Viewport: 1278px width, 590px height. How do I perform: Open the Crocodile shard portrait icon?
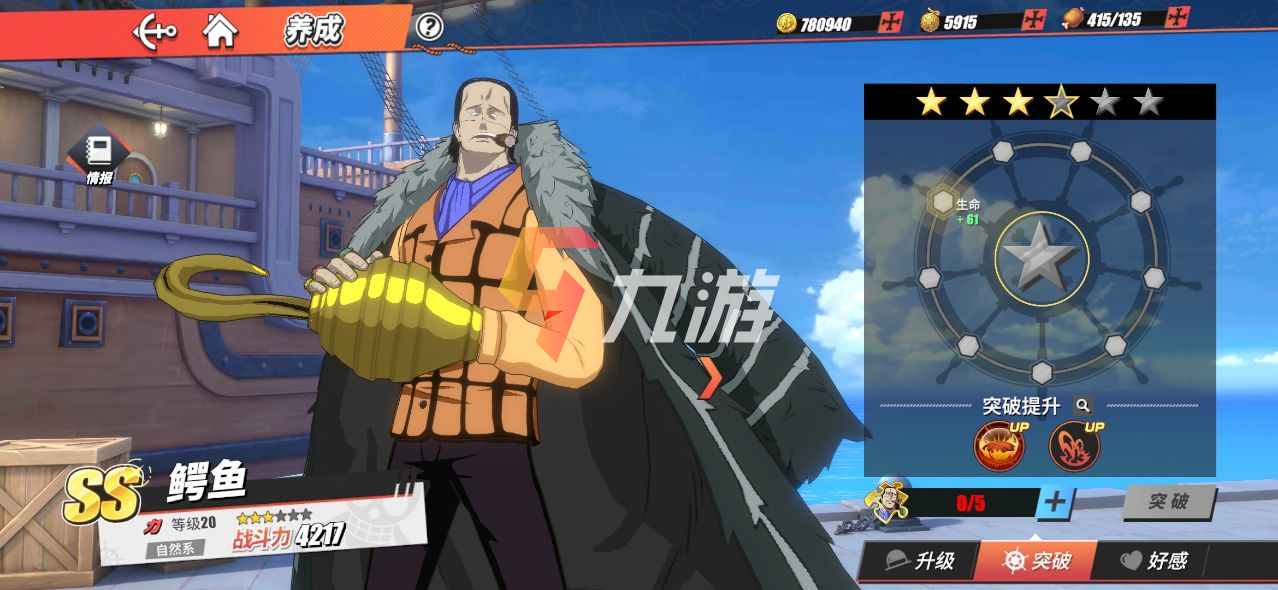[886, 501]
